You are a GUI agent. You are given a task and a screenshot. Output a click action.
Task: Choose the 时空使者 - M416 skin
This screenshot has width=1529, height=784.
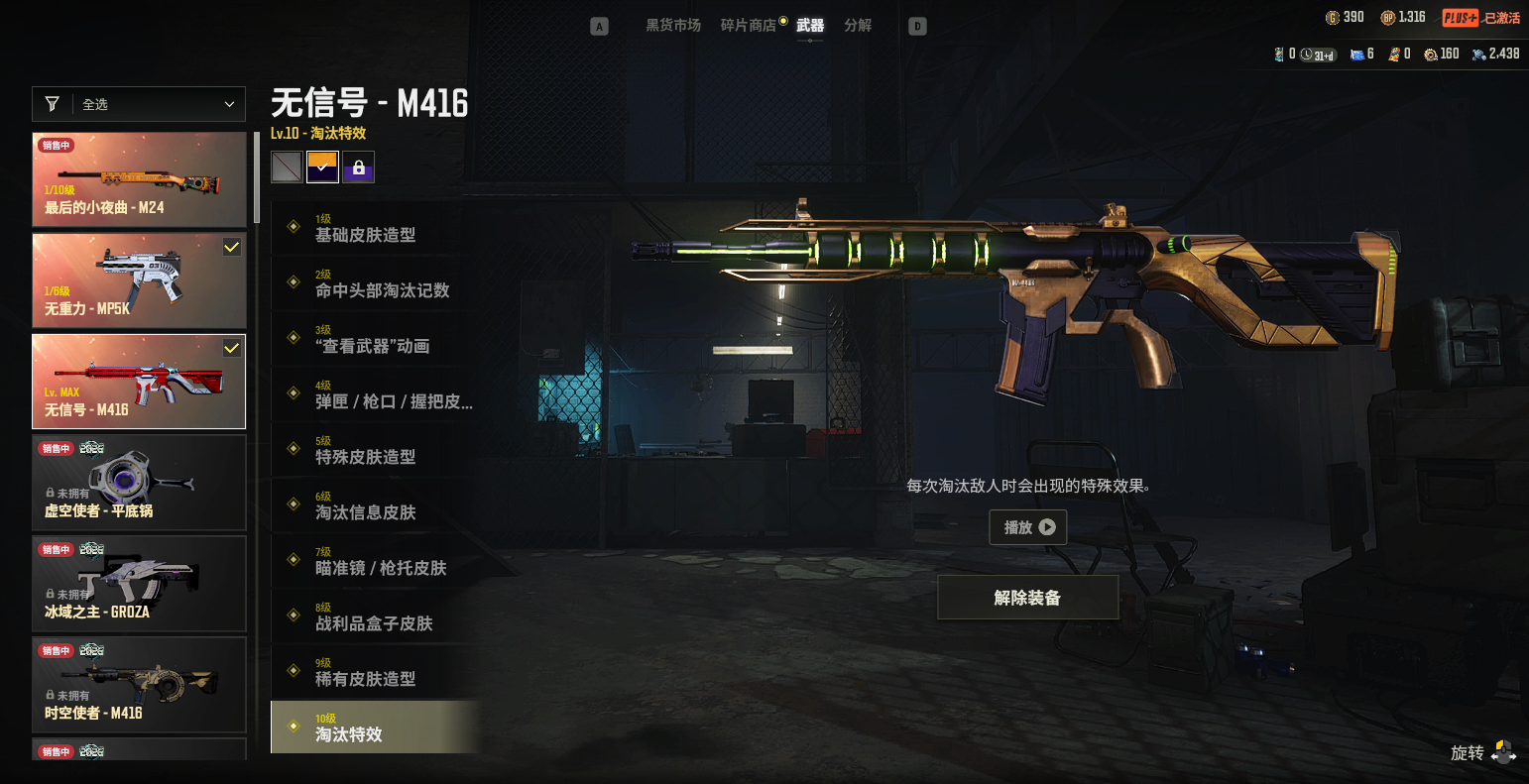[139, 685]
